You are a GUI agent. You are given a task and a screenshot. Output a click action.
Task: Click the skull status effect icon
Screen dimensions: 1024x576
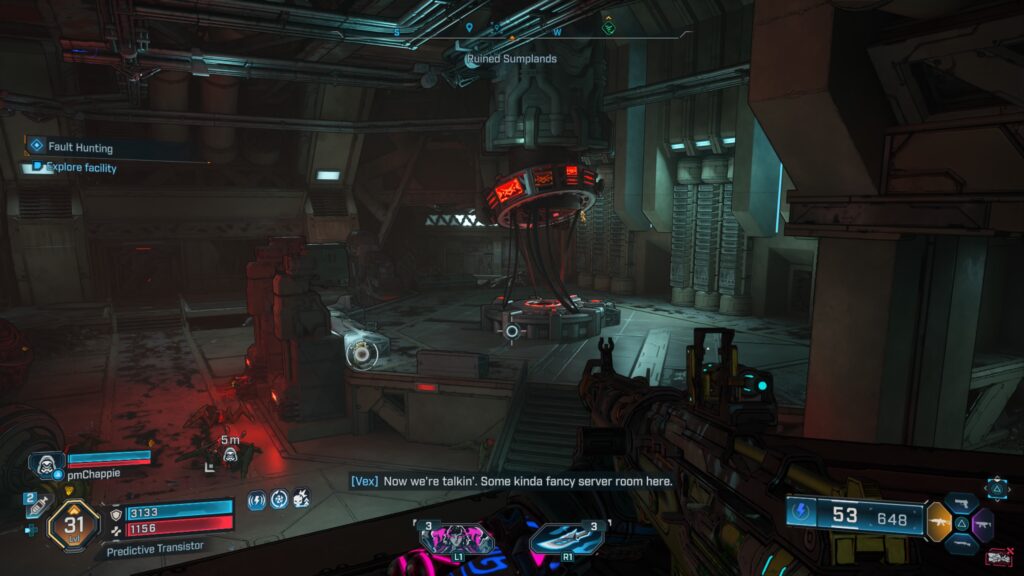(301, 498)
